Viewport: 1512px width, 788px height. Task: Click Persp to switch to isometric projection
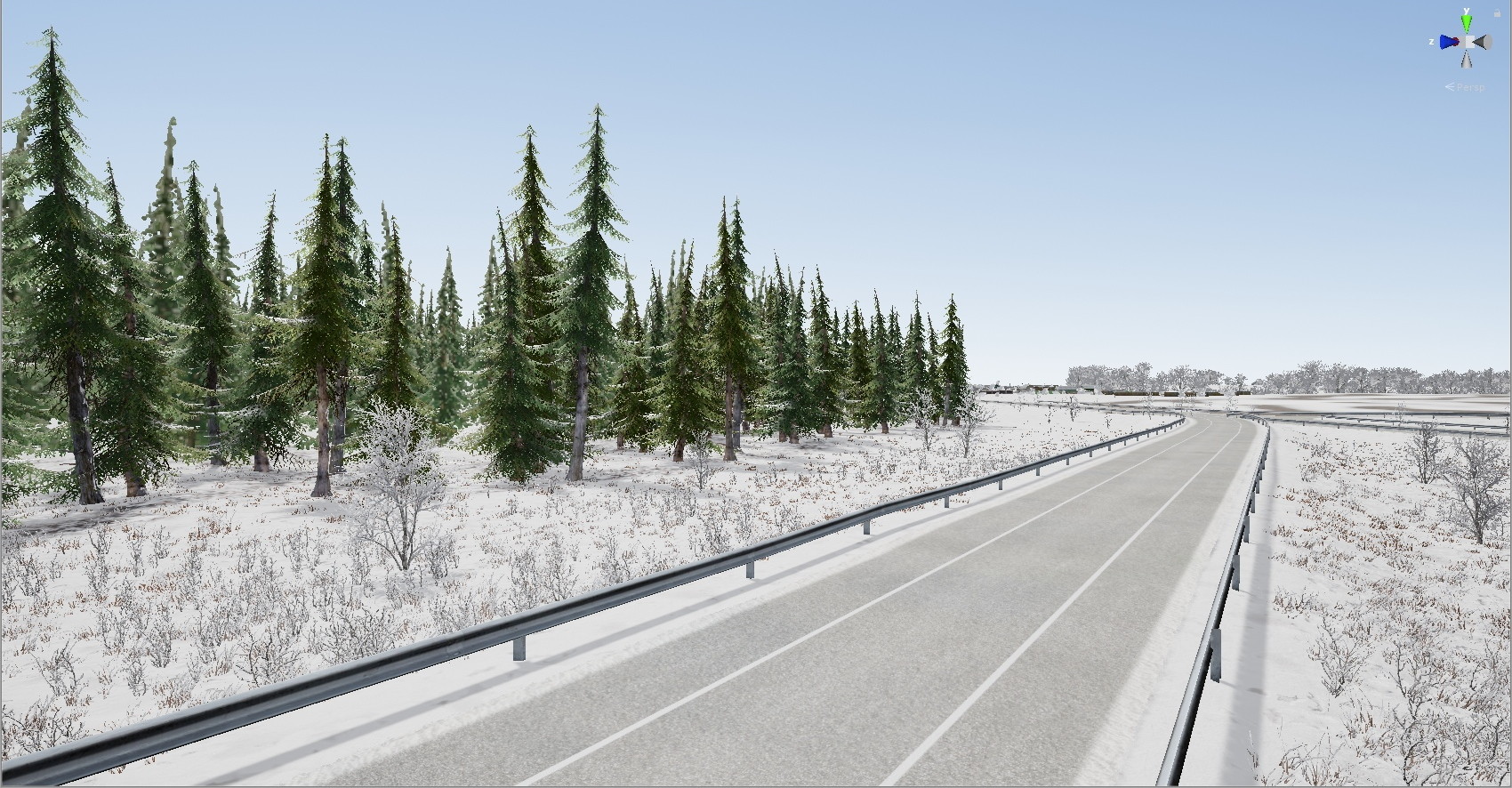pos(1473,87)
